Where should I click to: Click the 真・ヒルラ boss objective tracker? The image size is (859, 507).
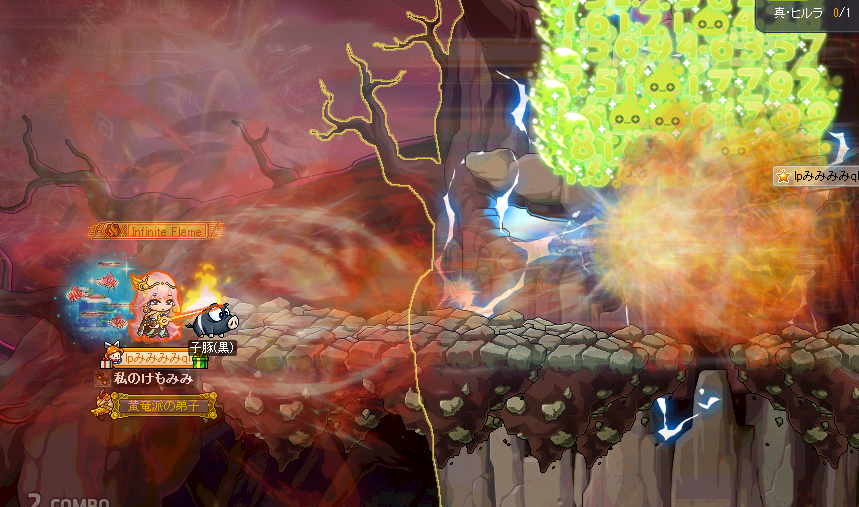tap(811, 13)
